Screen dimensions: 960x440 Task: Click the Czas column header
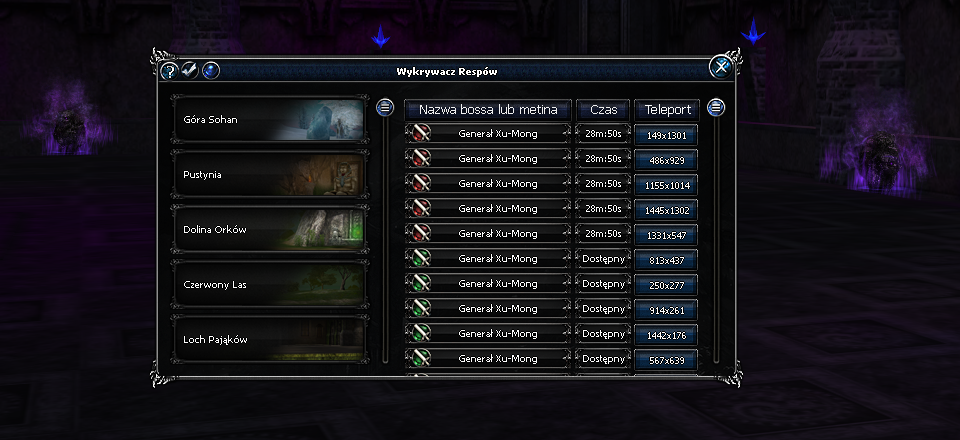click(x=603, y=109)
